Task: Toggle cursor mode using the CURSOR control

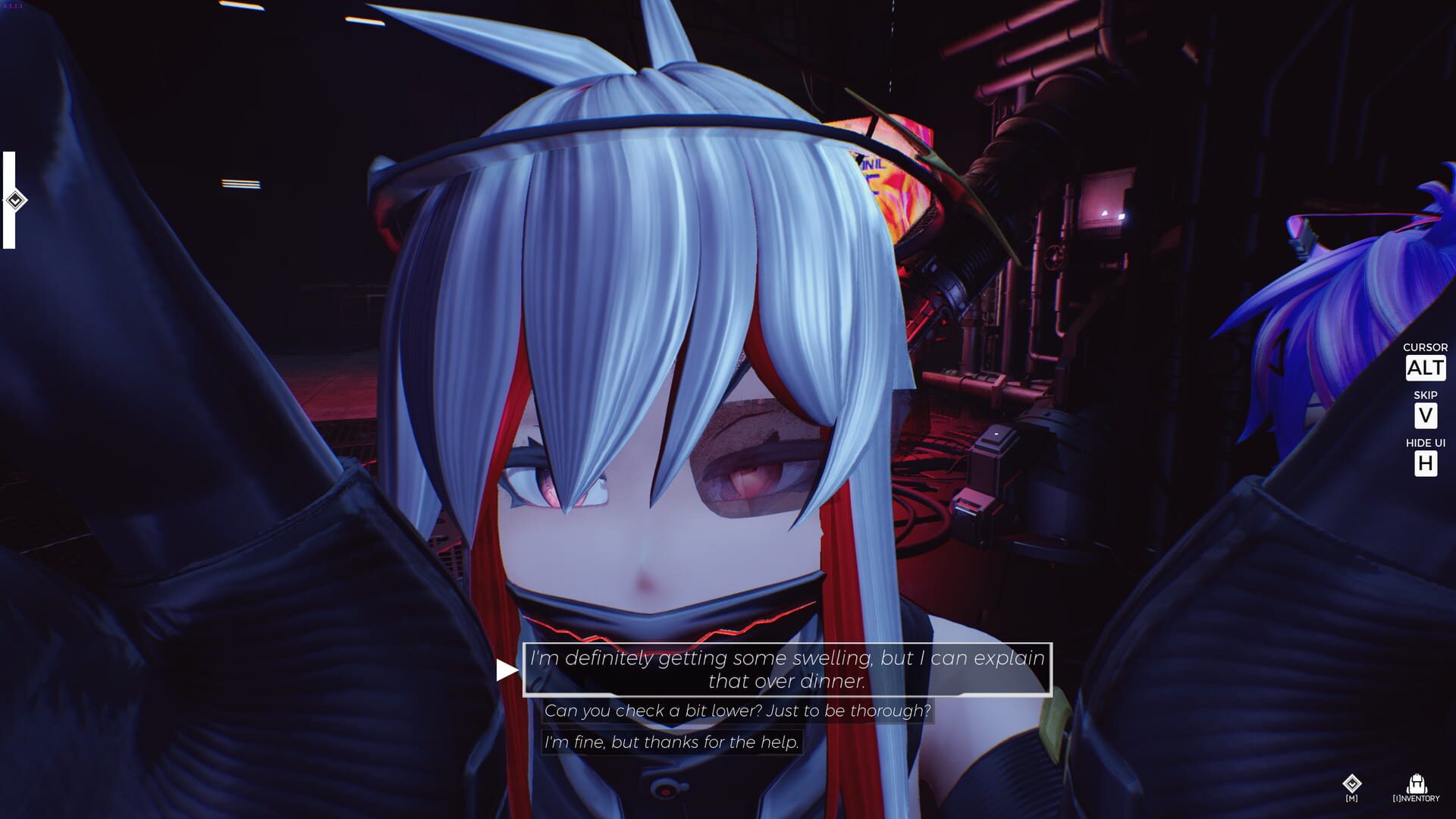Action: [1425, 369]
